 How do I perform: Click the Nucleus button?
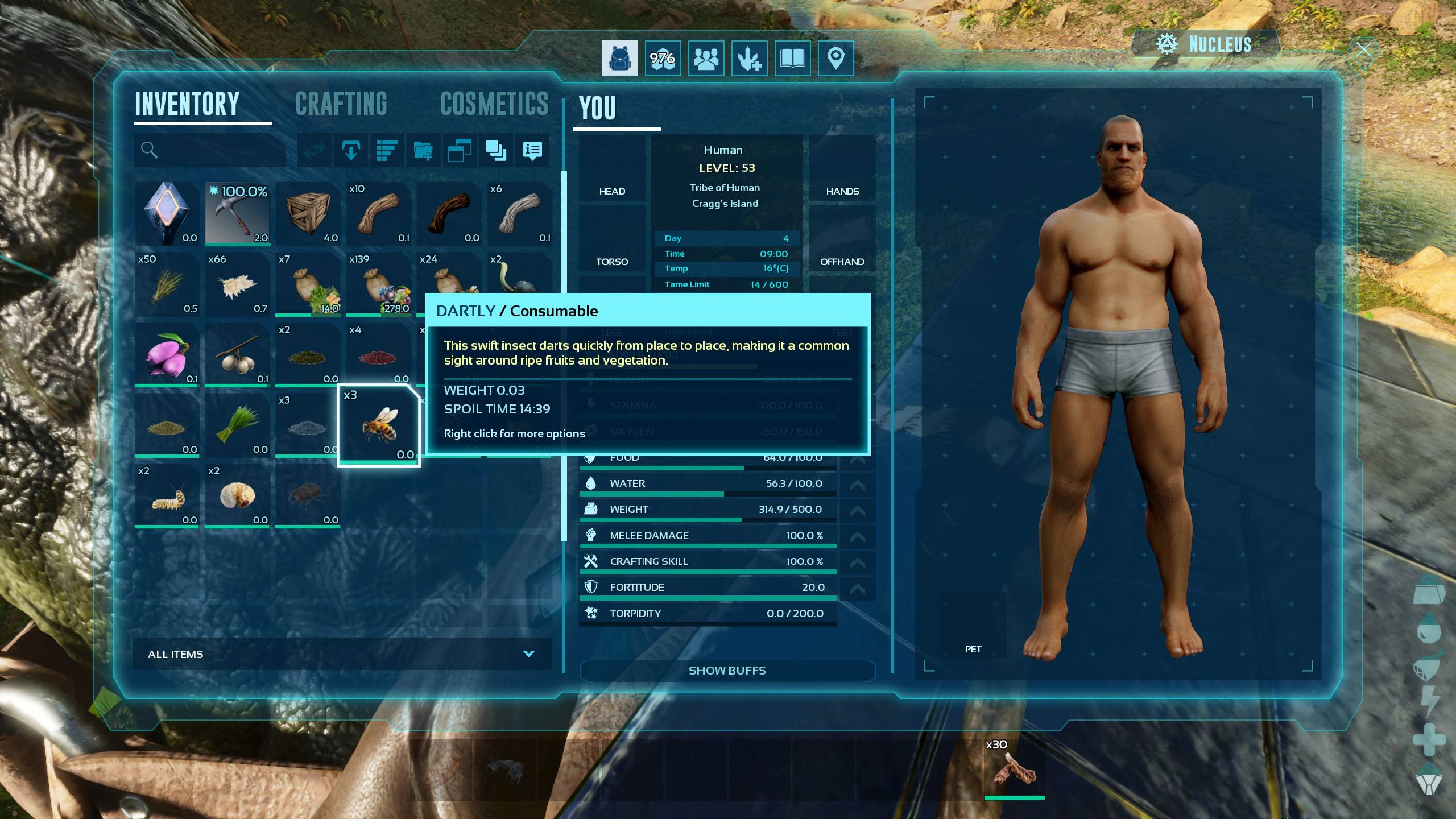coord(1206,44)
